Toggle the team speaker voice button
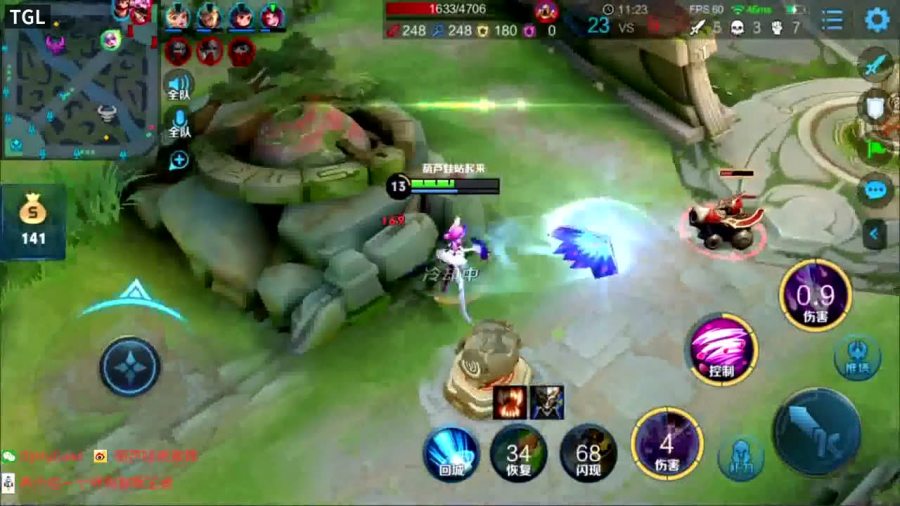The image size is (900, 506). tap(179, 88)
